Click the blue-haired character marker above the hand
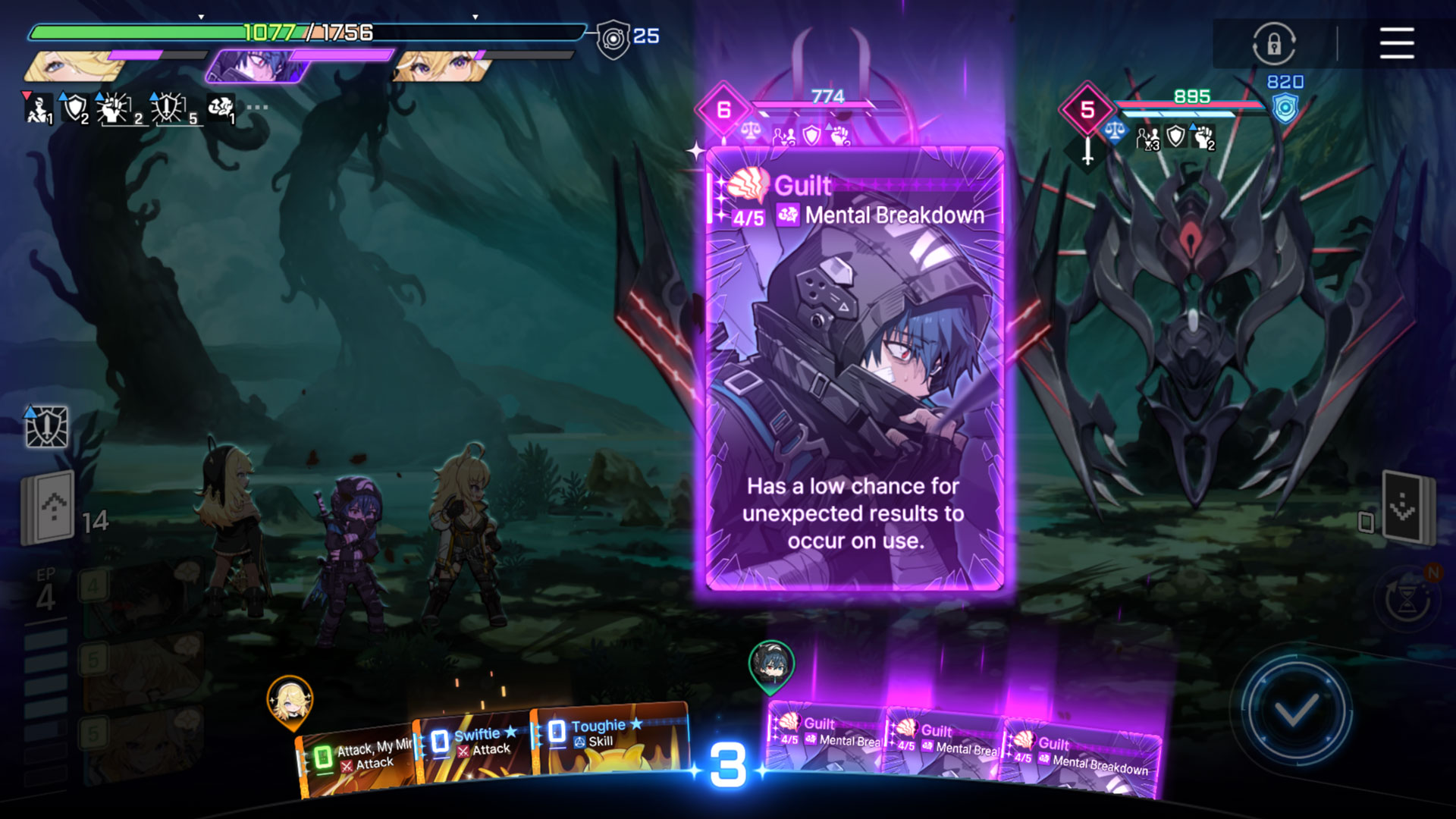 (x=771, y=664)
